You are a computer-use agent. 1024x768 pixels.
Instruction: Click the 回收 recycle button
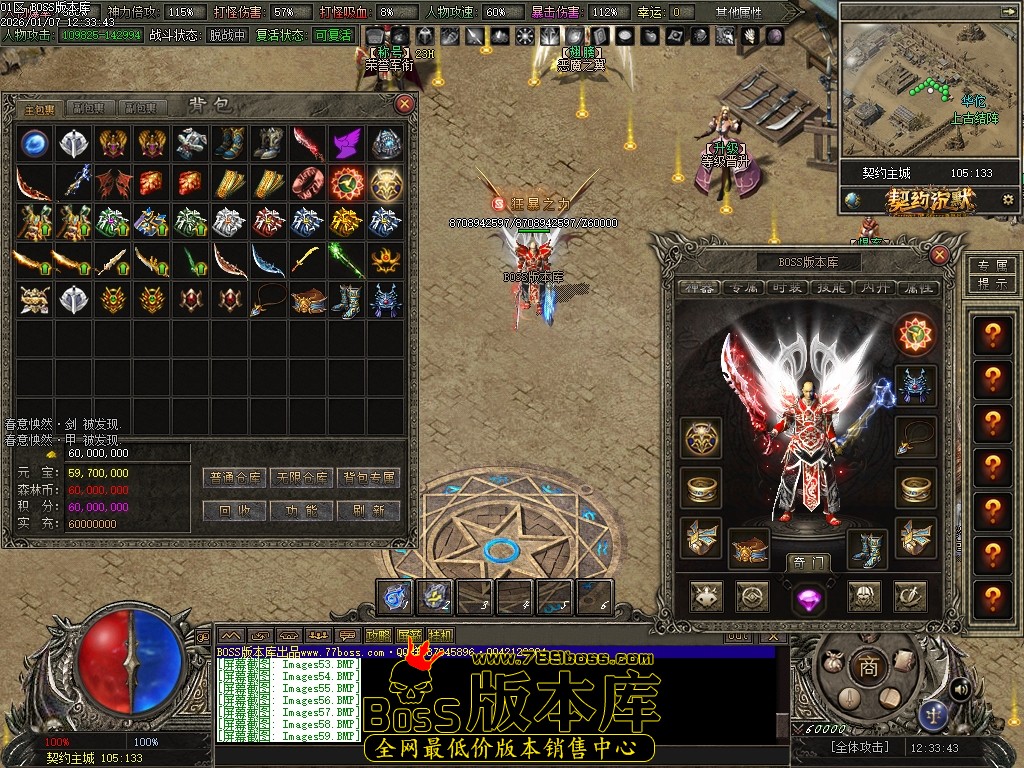pyautogui.click(x=235, y=510)
